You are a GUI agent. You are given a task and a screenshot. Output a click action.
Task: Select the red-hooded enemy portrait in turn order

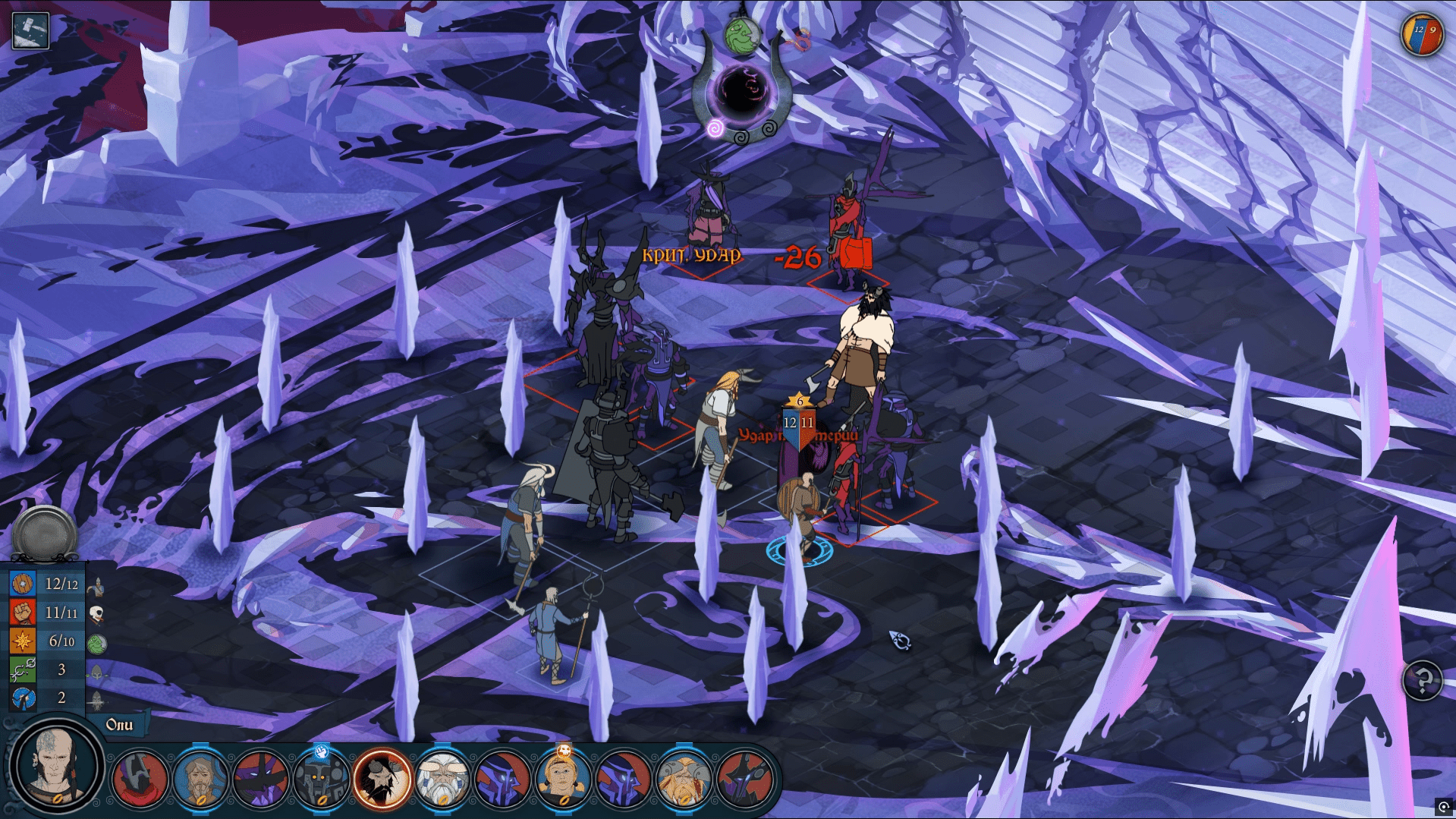pyautogui.click(x=140, y=779)
